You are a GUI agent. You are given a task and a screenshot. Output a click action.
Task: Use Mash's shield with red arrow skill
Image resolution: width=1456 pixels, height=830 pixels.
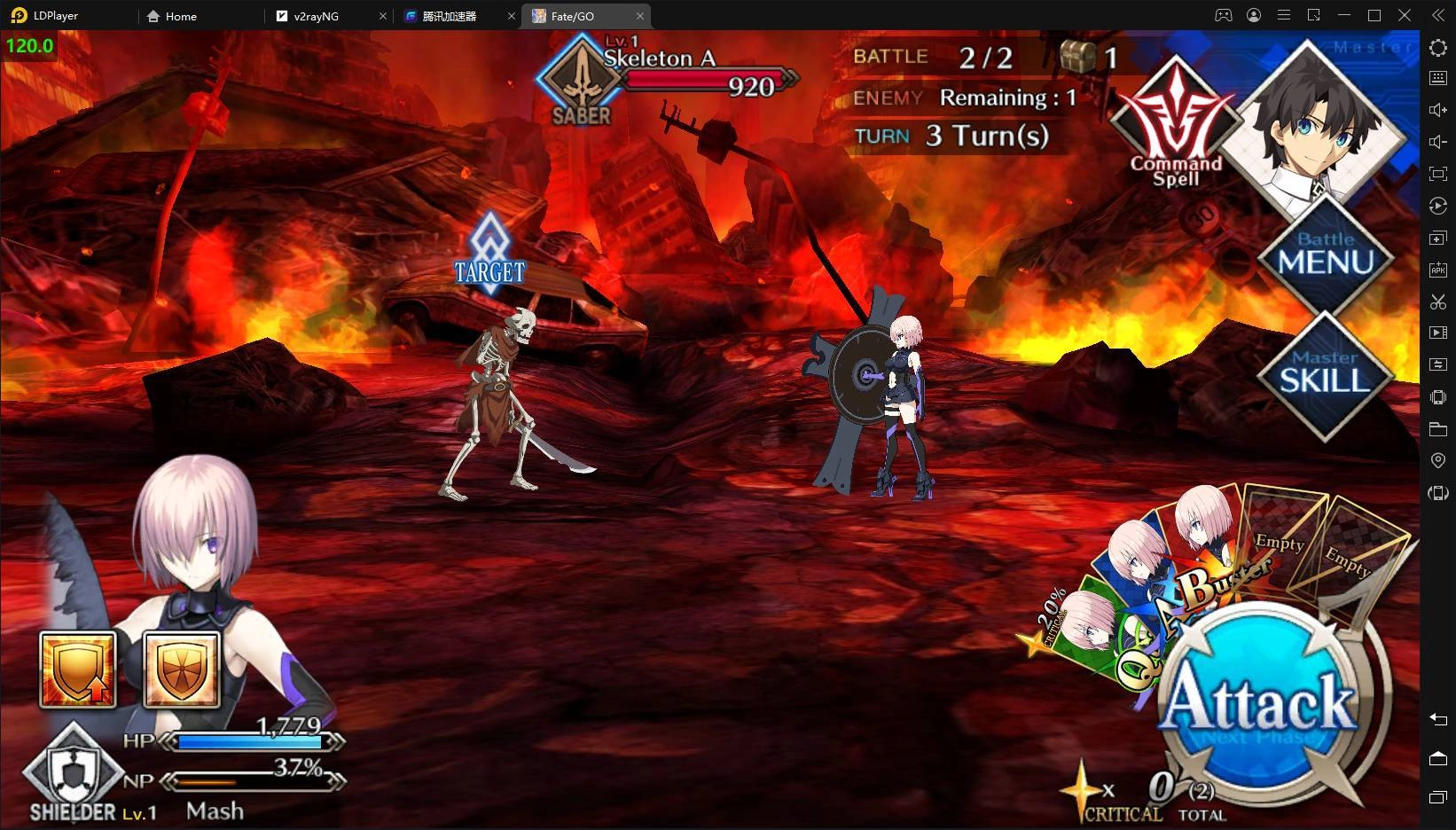tap(78, 669)
